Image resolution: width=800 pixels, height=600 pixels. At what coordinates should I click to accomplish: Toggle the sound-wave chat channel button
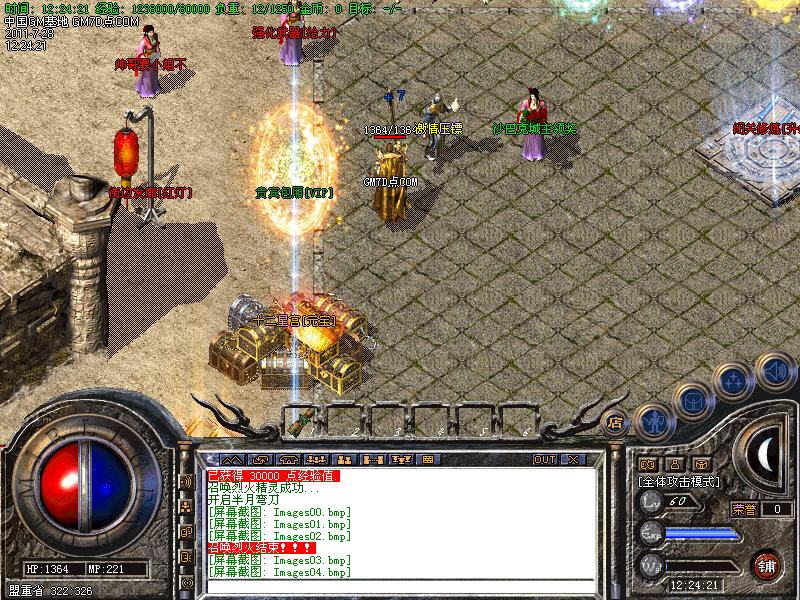(x=186, y=481)
